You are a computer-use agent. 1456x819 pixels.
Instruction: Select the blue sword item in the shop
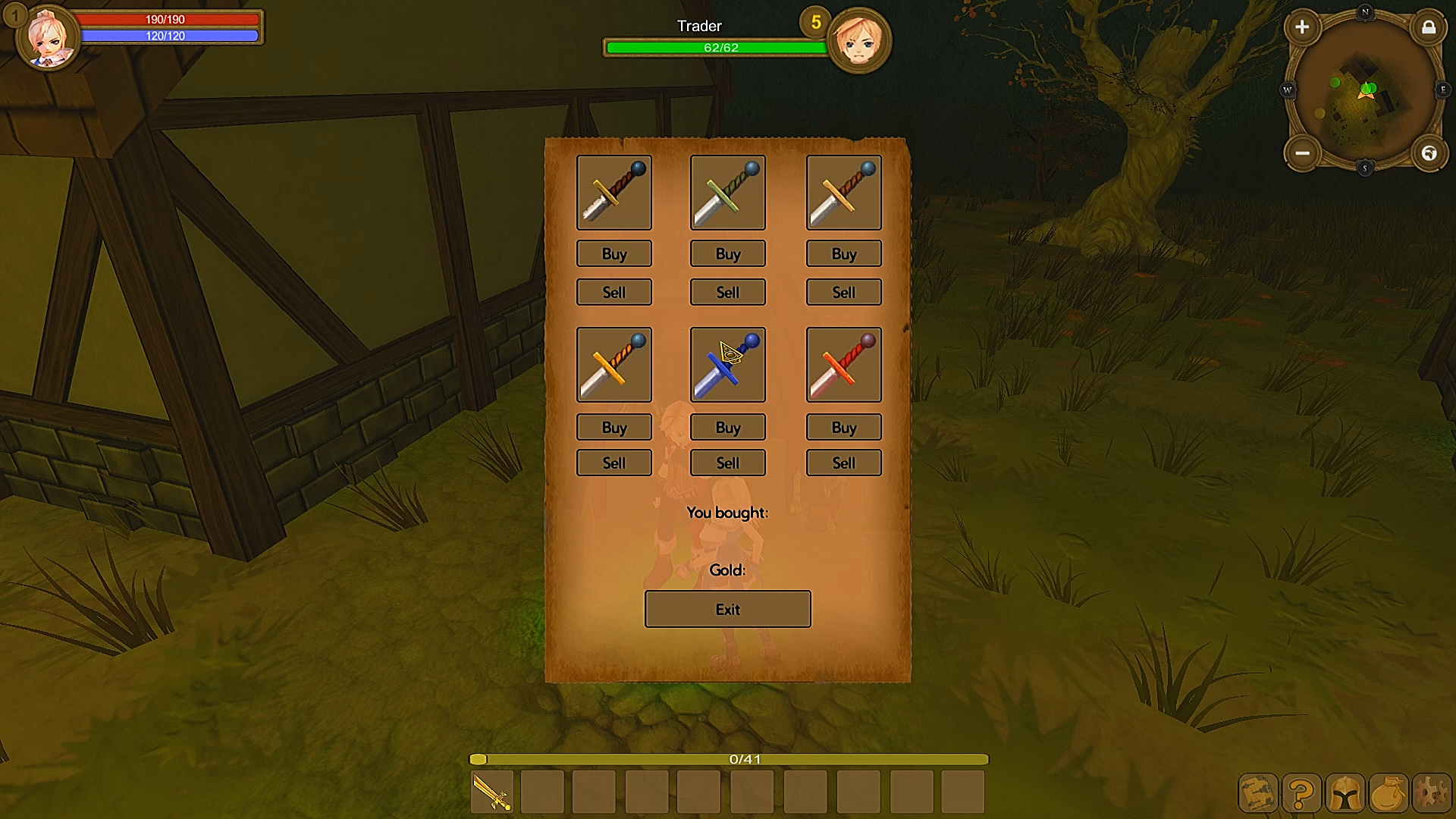tap(727, 366)
